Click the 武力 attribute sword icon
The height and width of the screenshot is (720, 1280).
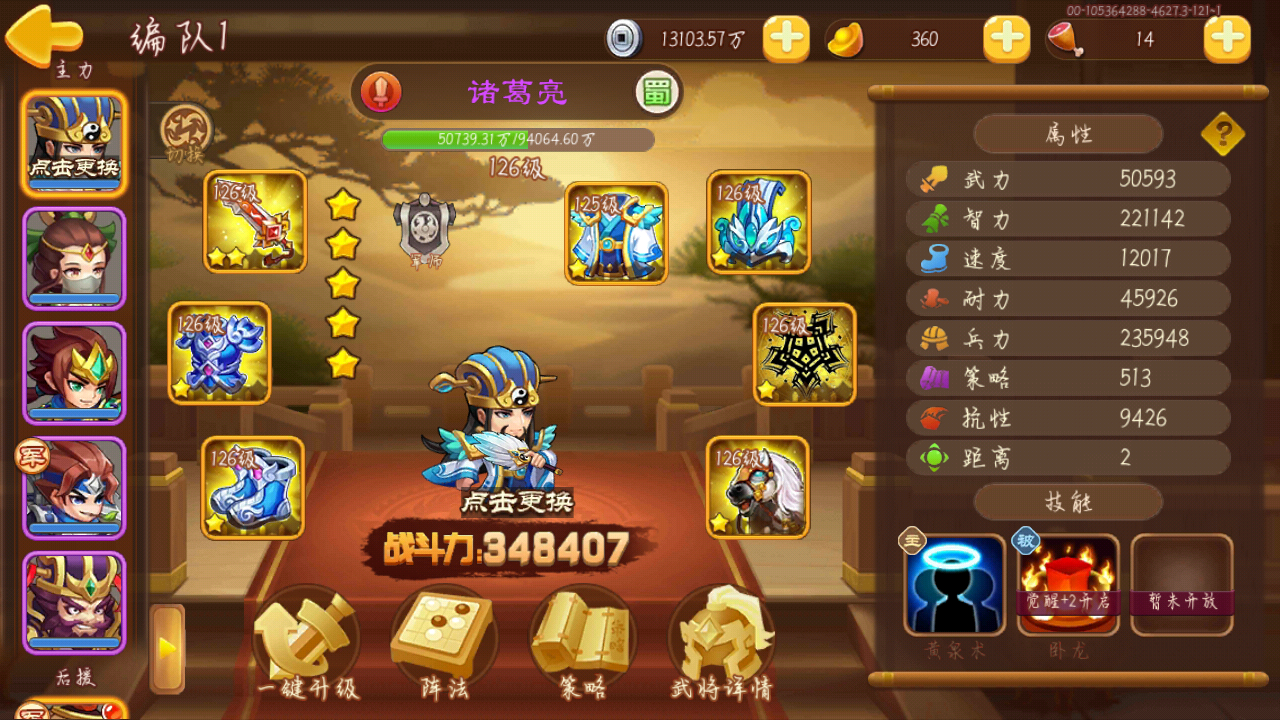[x=933, y=179]
